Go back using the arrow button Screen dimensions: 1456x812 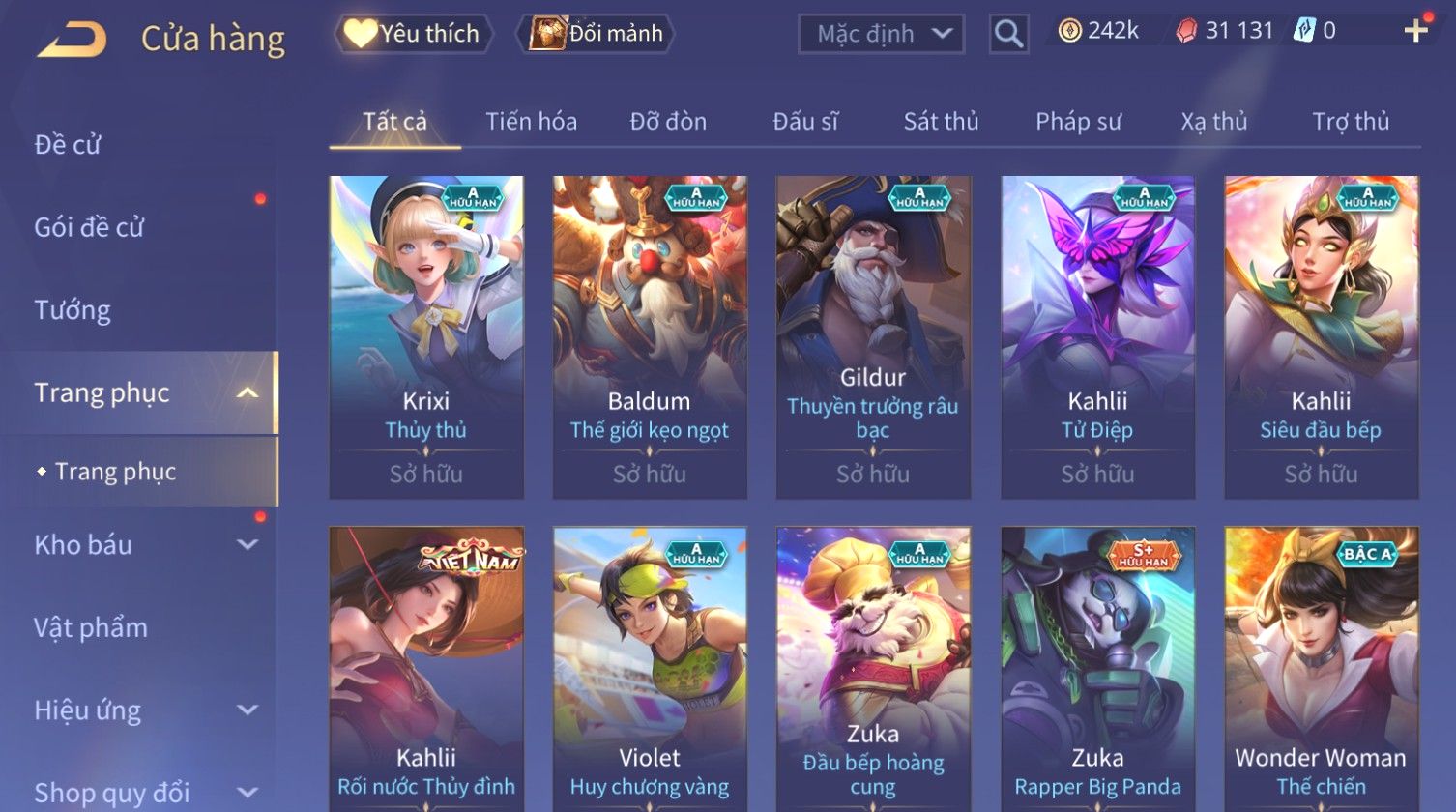[x=73, y=39]
